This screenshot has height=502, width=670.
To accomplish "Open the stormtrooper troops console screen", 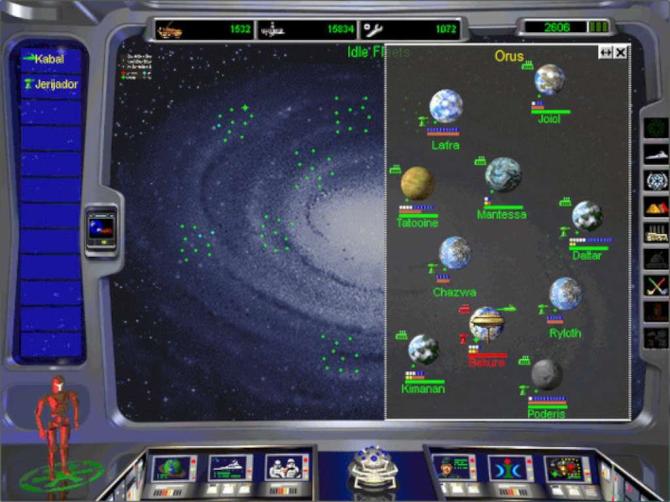I will (x=282, y=468).
